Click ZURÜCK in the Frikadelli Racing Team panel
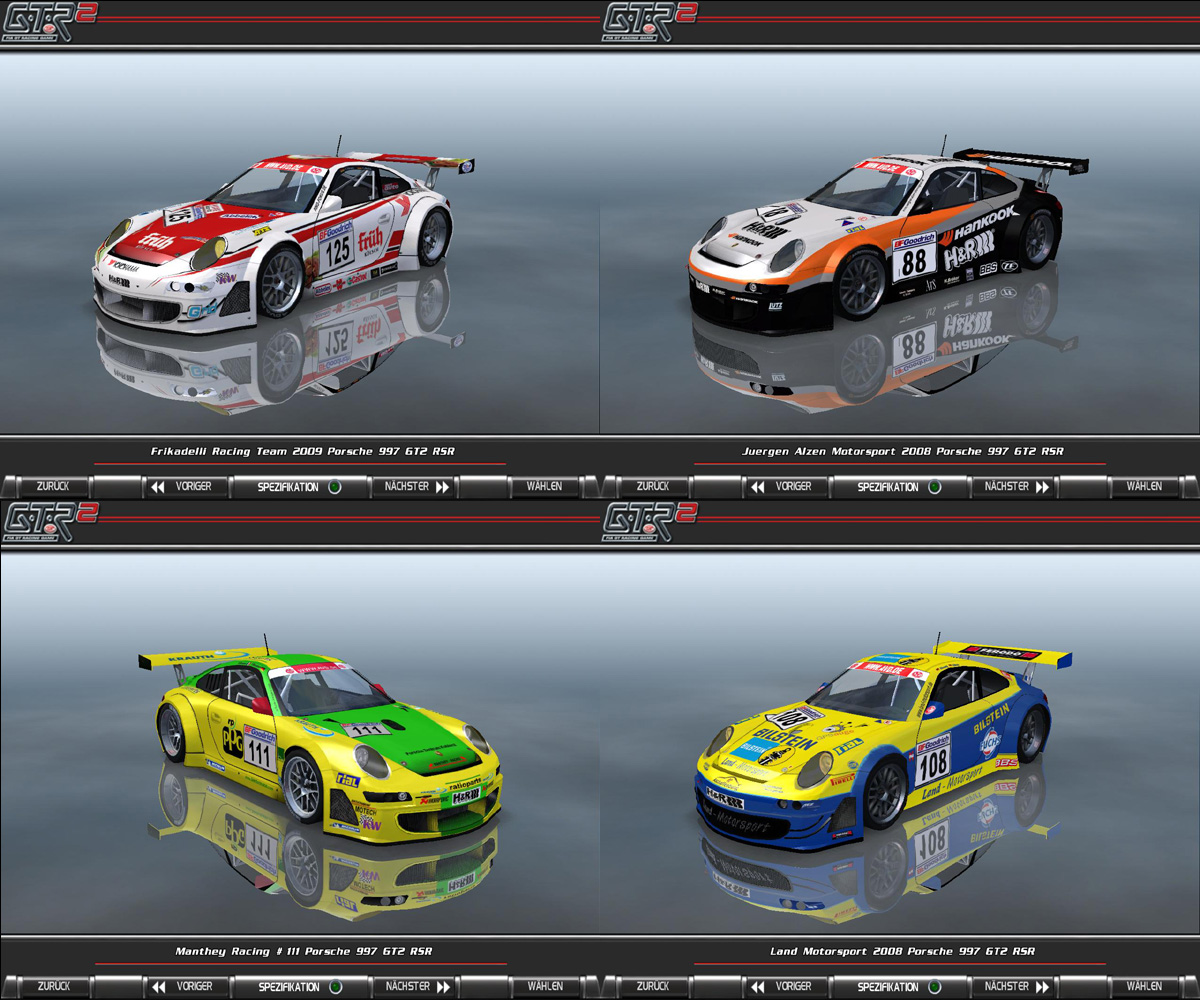The image size is (1200, 1000). (x=53, y=487)
